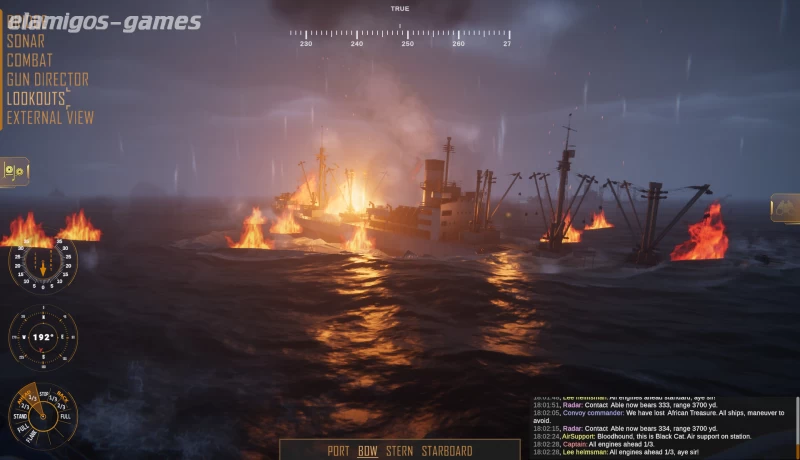
Task: Select the Lookouts station
Action: point(36,99)
